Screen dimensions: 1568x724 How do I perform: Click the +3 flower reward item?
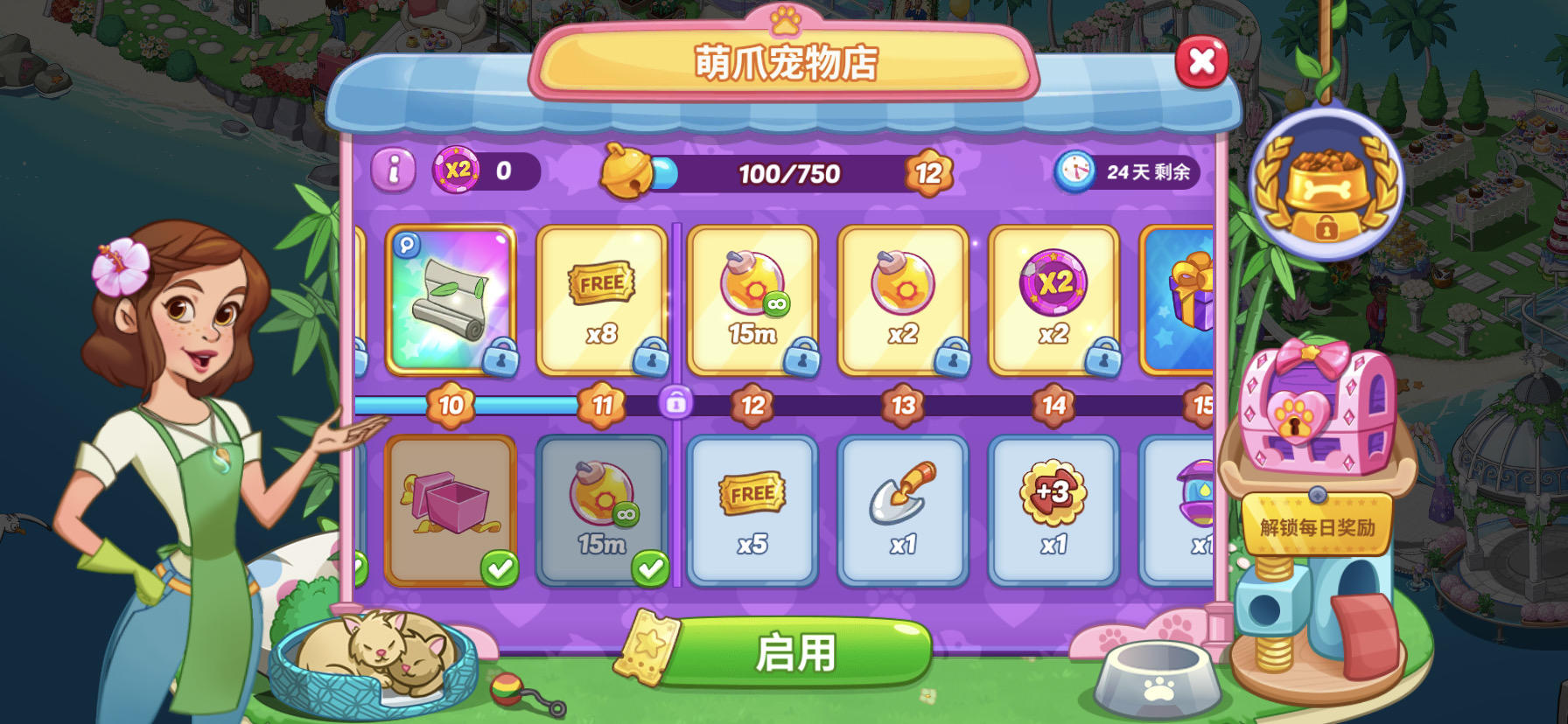[1052, 507]
